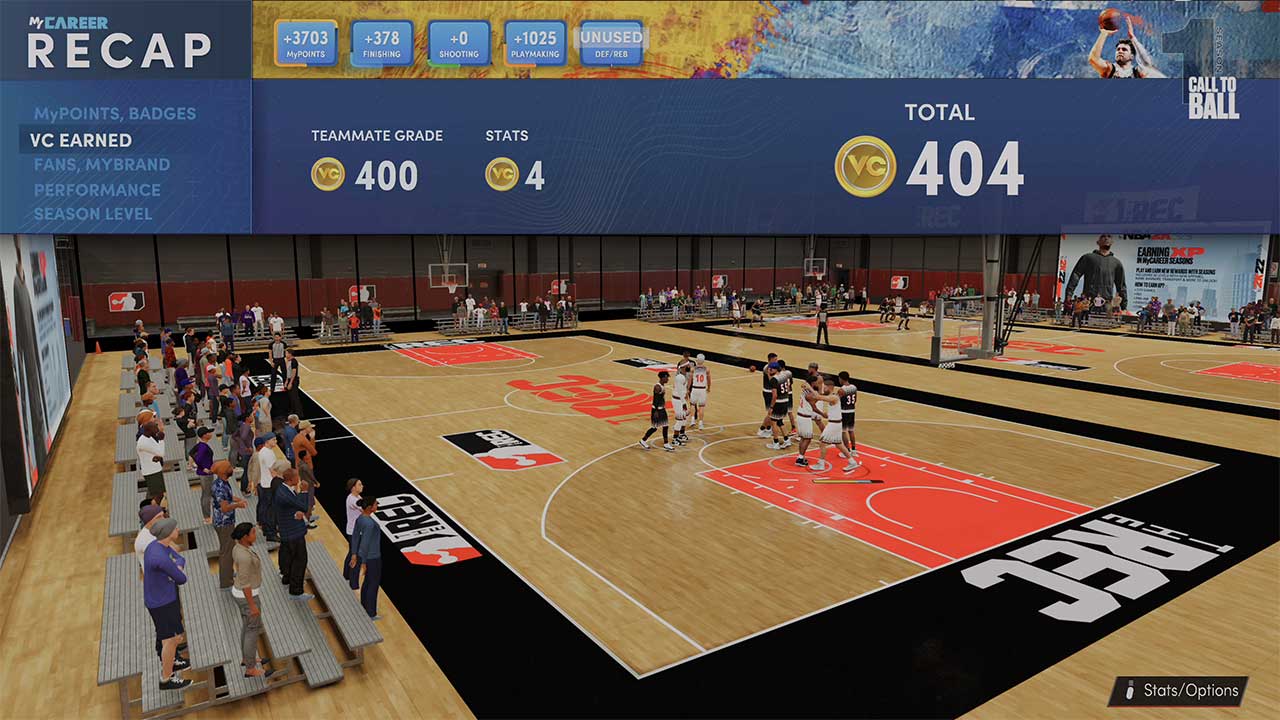Click the UNUSED Def/Reb attribute chip
The width and height of the screenshot is (1280, 720).
point(608,39)
